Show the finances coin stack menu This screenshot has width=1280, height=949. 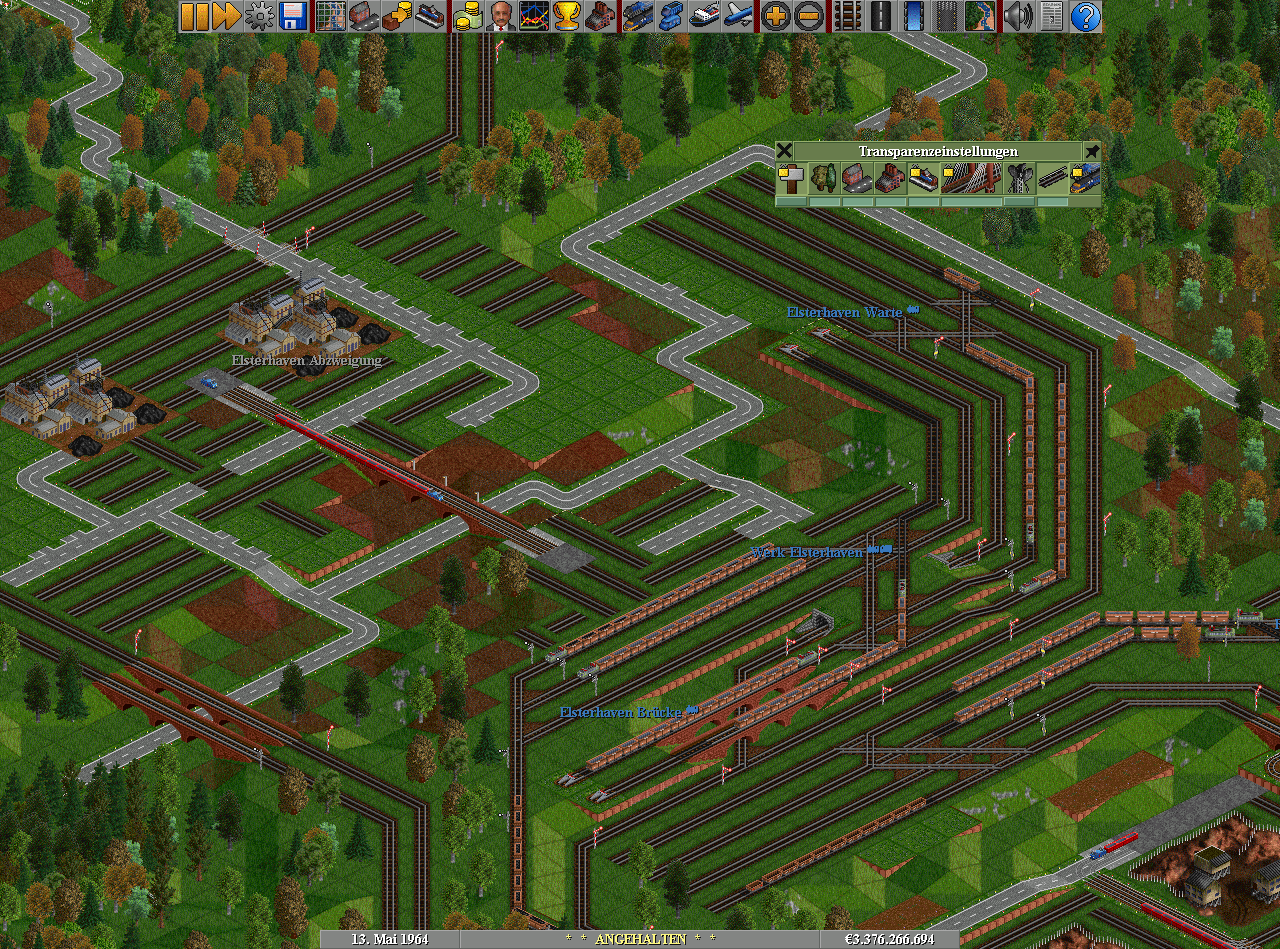pyautogui.click(x=467, y=16)
